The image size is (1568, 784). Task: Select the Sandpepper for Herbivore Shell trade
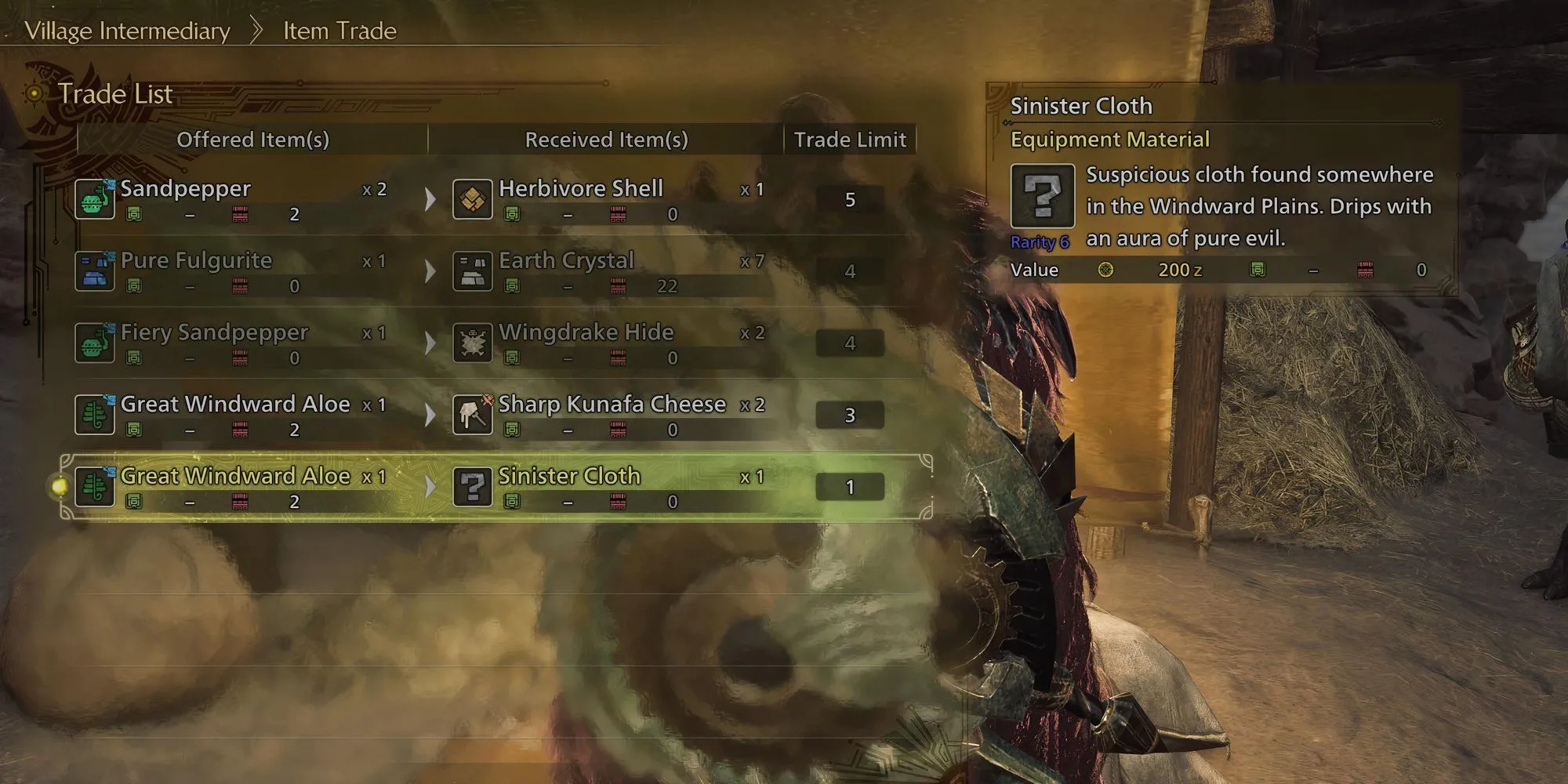tap(494, 199)
